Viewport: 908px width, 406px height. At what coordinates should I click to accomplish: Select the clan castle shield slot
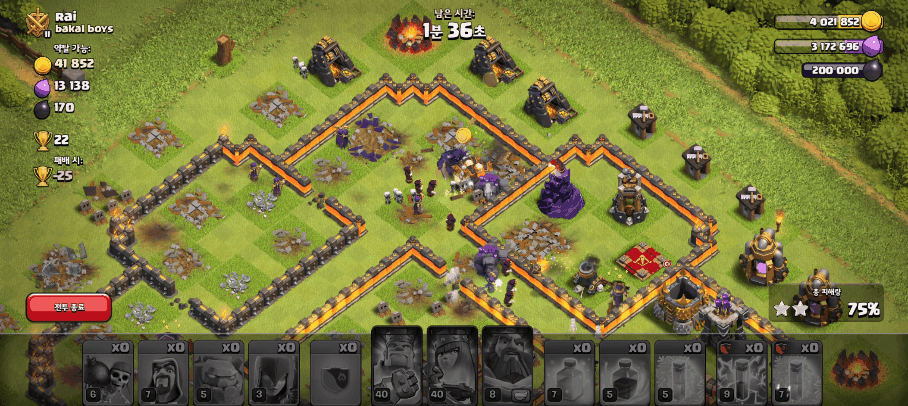click(x=335, y=371)
